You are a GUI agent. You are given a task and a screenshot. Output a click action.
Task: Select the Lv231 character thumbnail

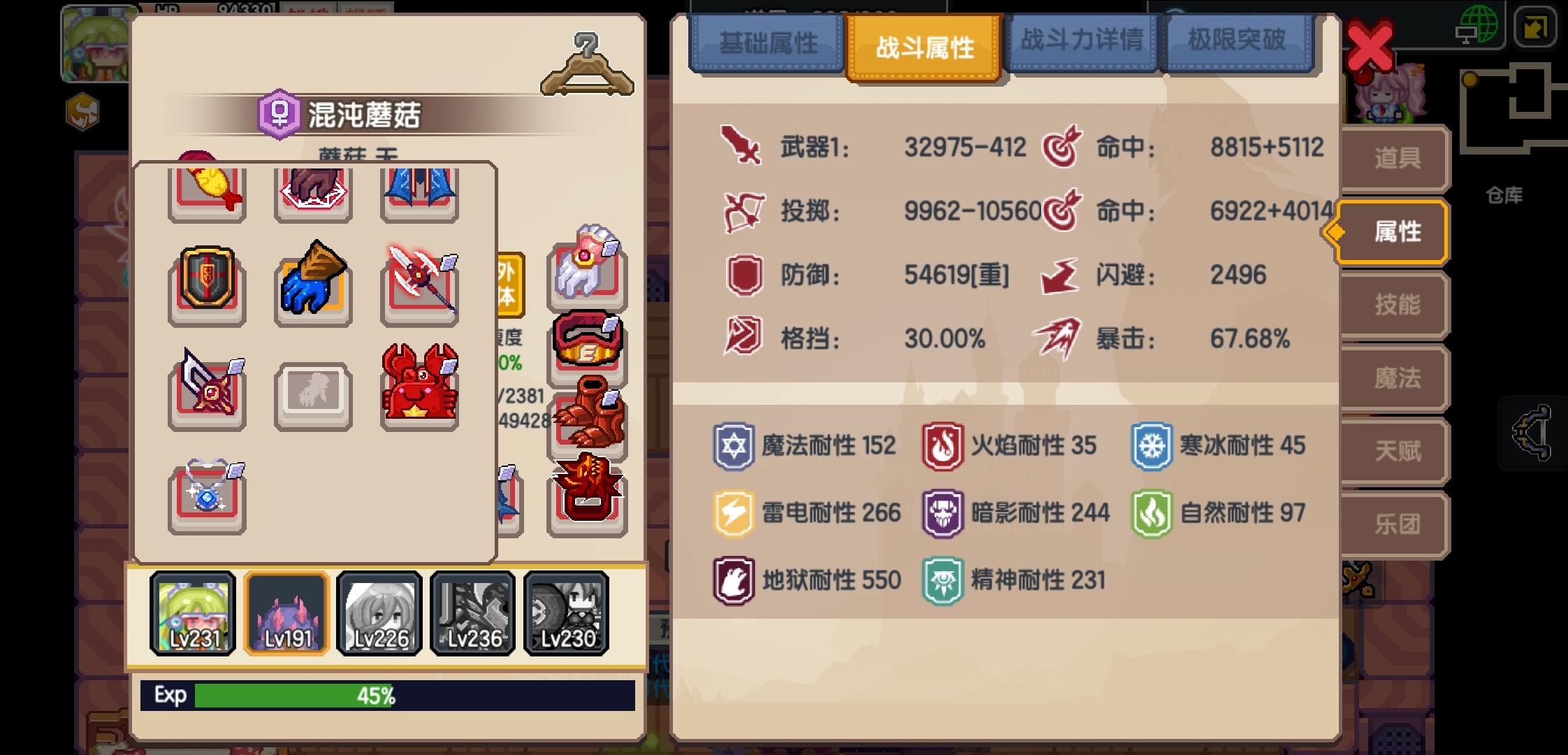pos(194,614)
